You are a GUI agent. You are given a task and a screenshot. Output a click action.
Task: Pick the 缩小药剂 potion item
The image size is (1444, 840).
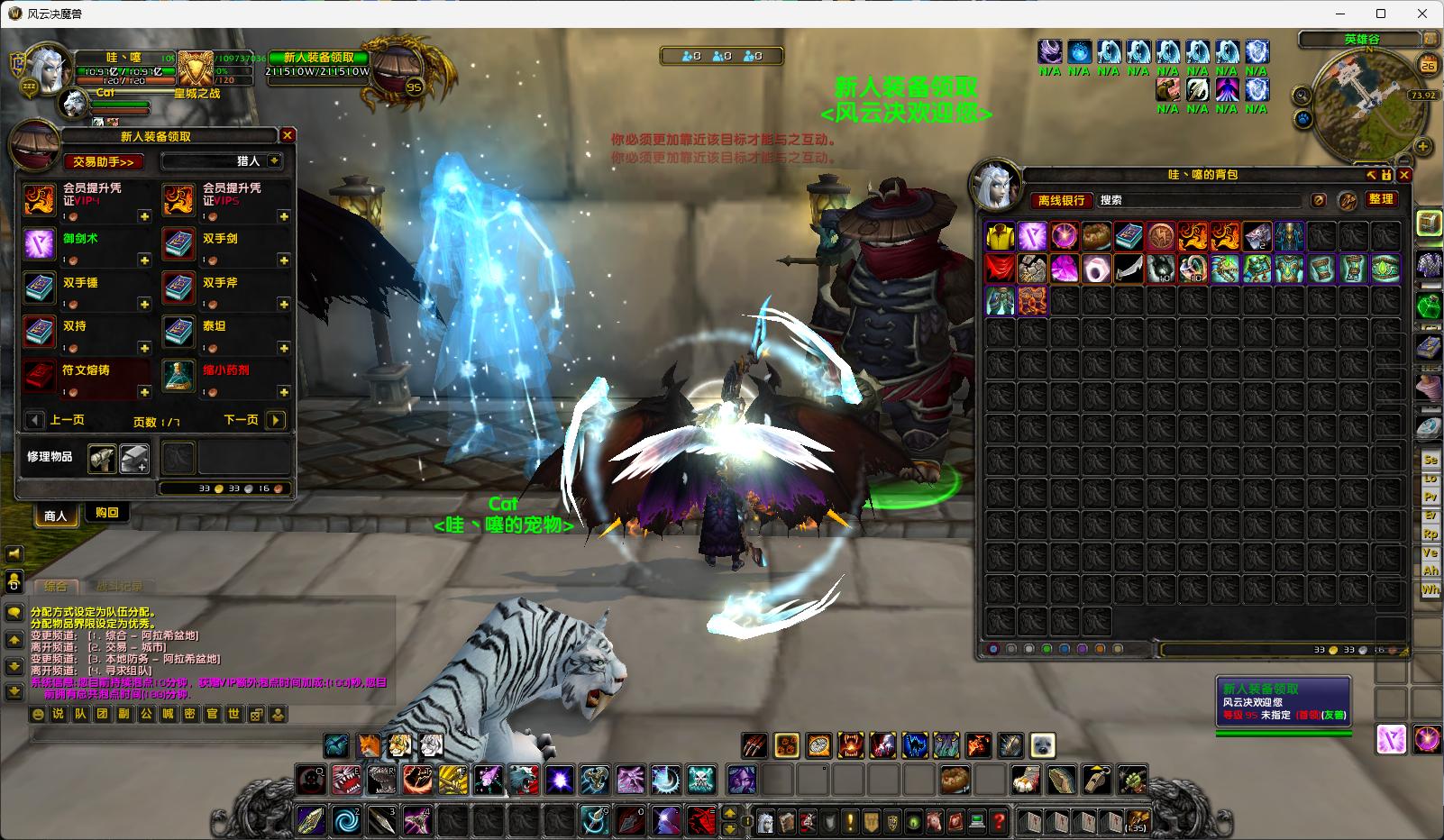(x=178, y=376)
